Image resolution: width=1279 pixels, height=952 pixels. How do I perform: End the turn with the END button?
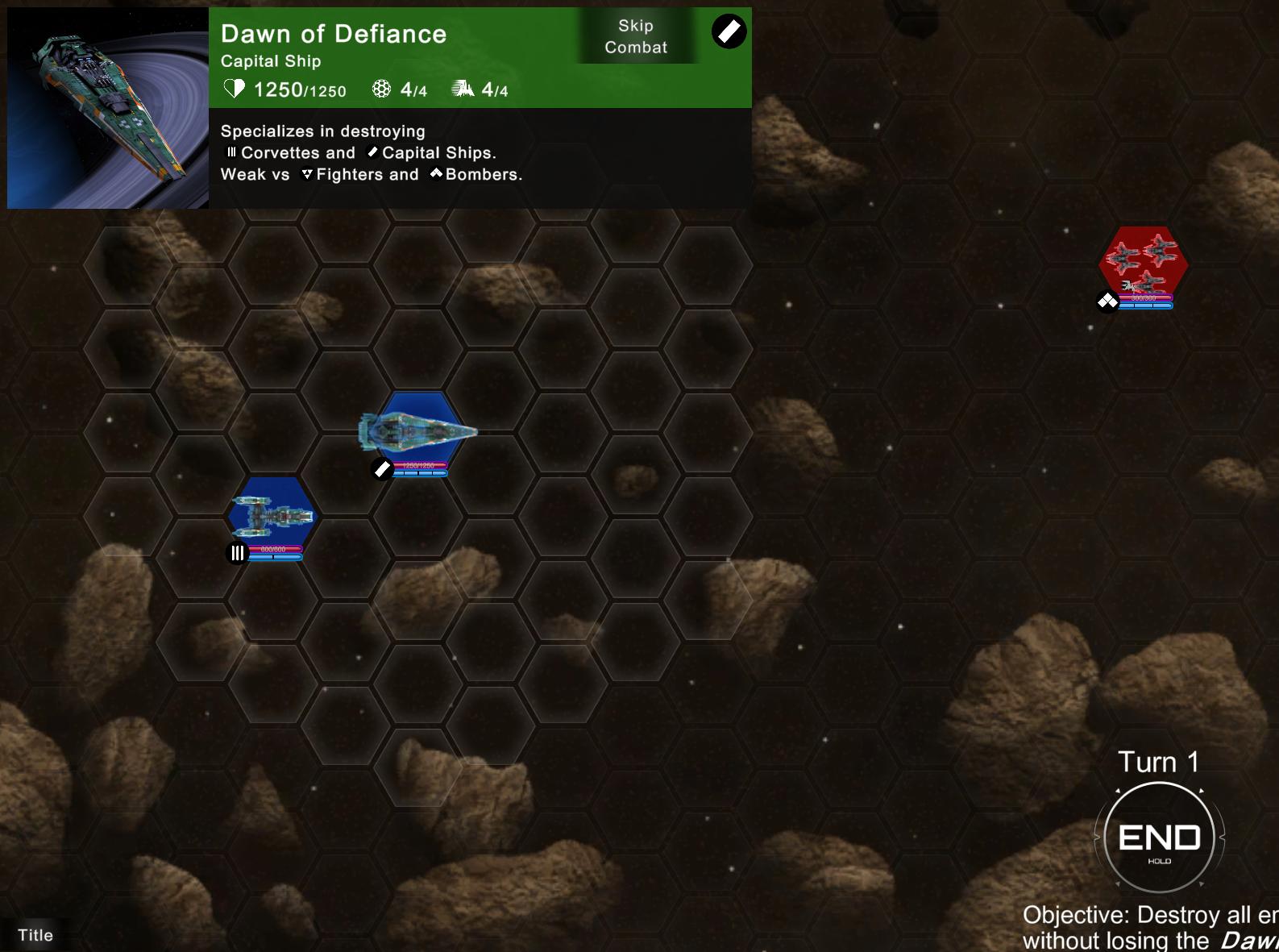[x=1159, y=838]
